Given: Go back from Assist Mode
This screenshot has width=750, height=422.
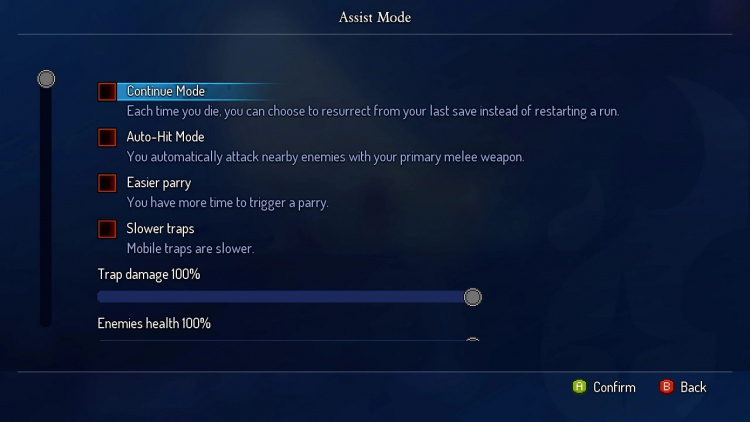Looking at the screenshot, I should (x=683, y=387).
